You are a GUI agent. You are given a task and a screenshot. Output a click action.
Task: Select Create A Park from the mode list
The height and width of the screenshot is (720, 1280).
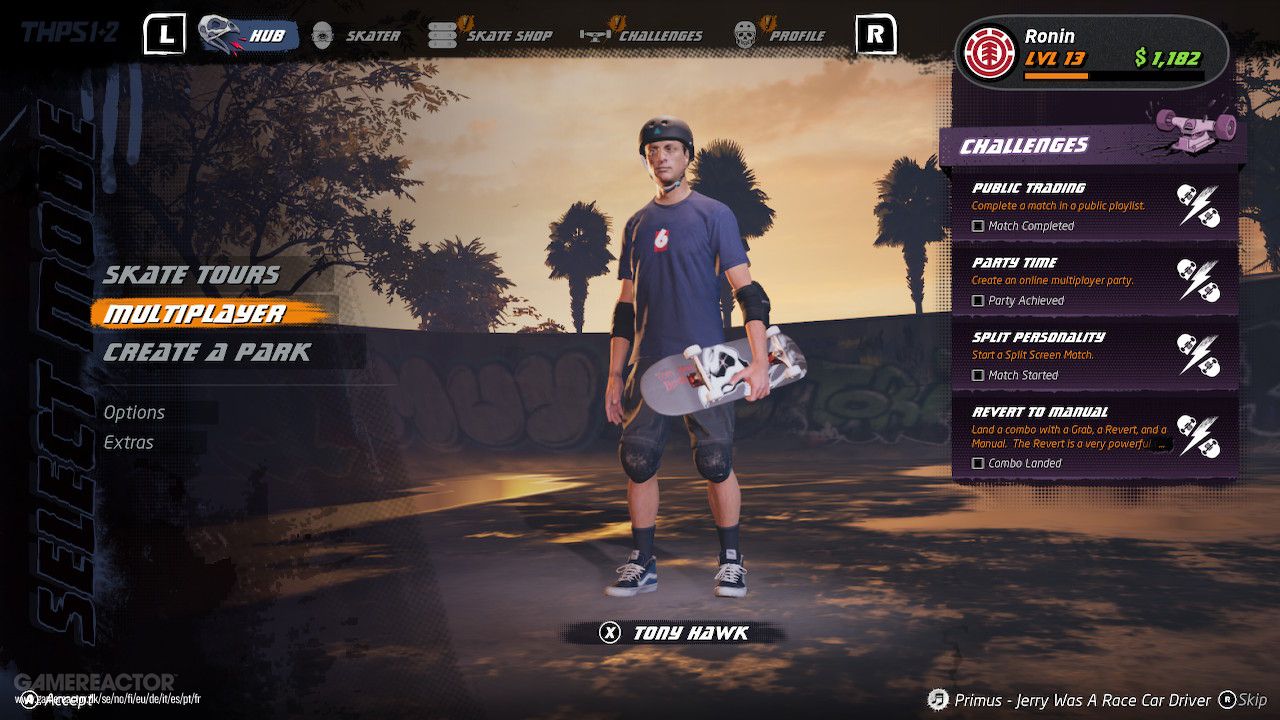203,351
